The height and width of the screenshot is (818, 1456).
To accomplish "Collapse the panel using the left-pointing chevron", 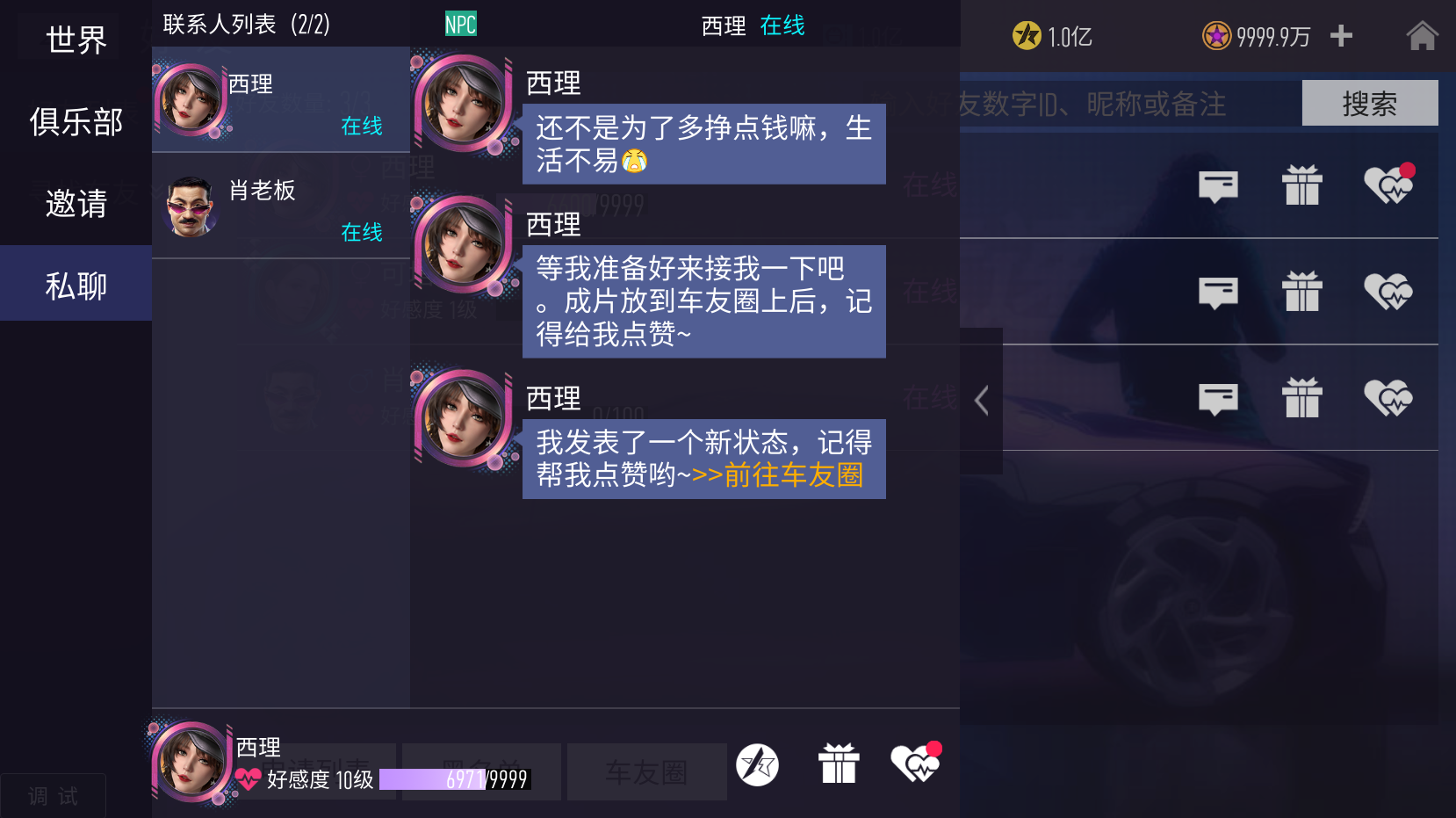I will 981,399.
